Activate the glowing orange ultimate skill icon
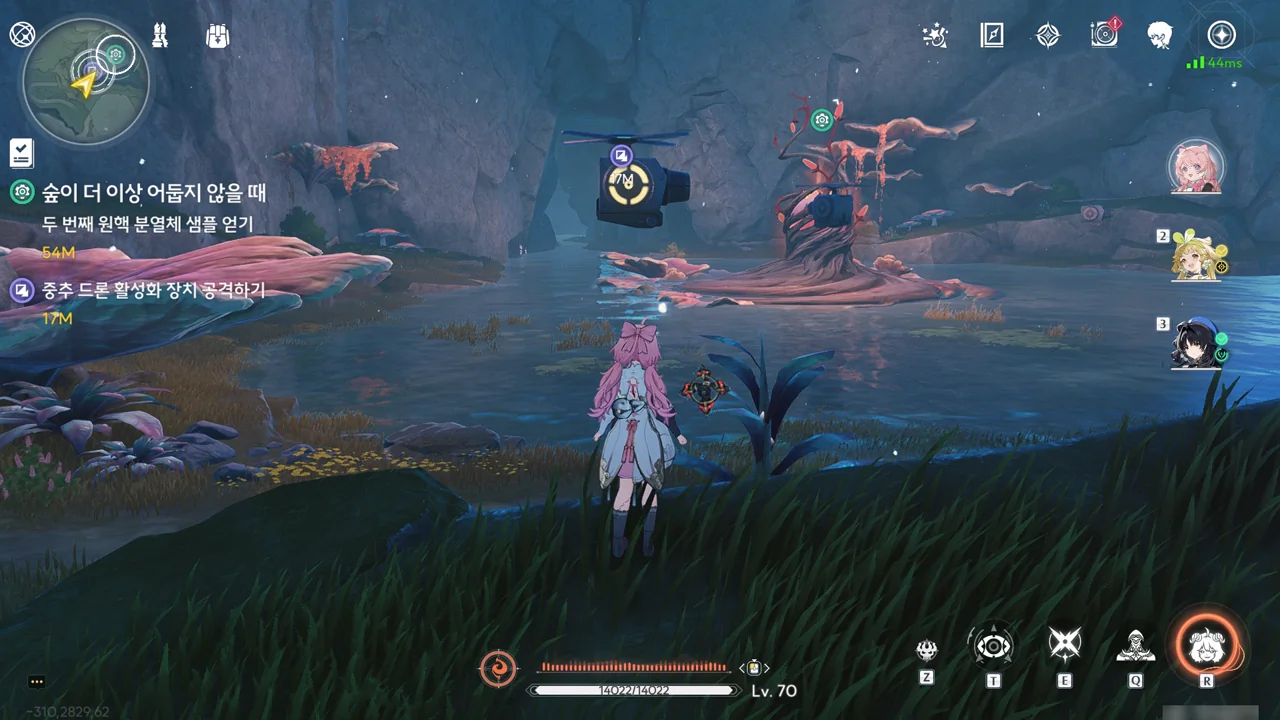1280x720 pixels. pos(1207,646)
